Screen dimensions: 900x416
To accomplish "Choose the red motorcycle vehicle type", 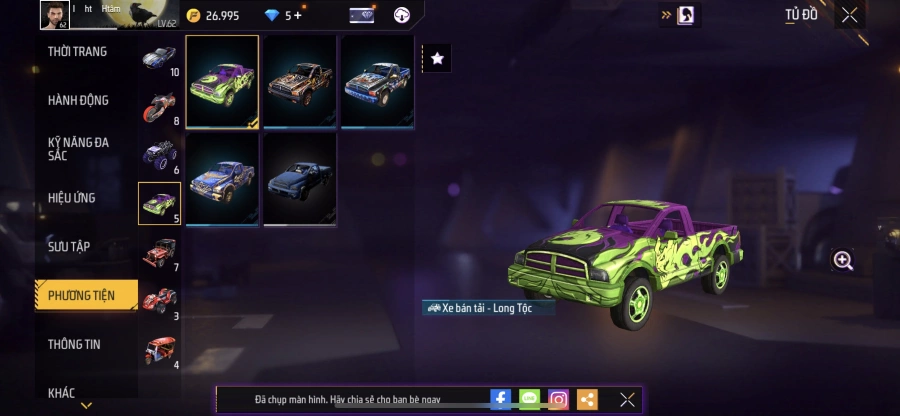I will 159,106.
